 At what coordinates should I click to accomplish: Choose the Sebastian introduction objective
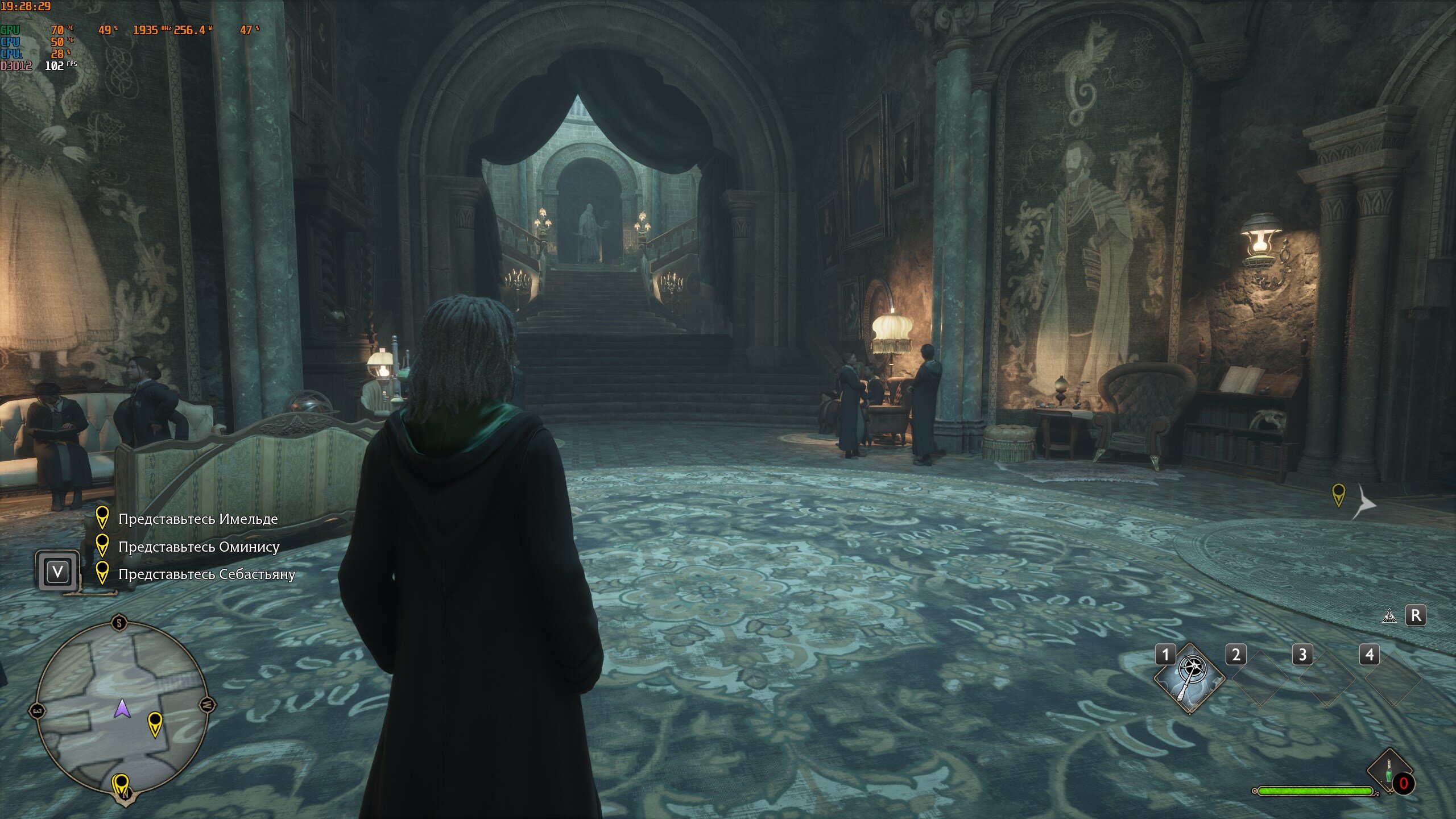(x=206, y=574)
